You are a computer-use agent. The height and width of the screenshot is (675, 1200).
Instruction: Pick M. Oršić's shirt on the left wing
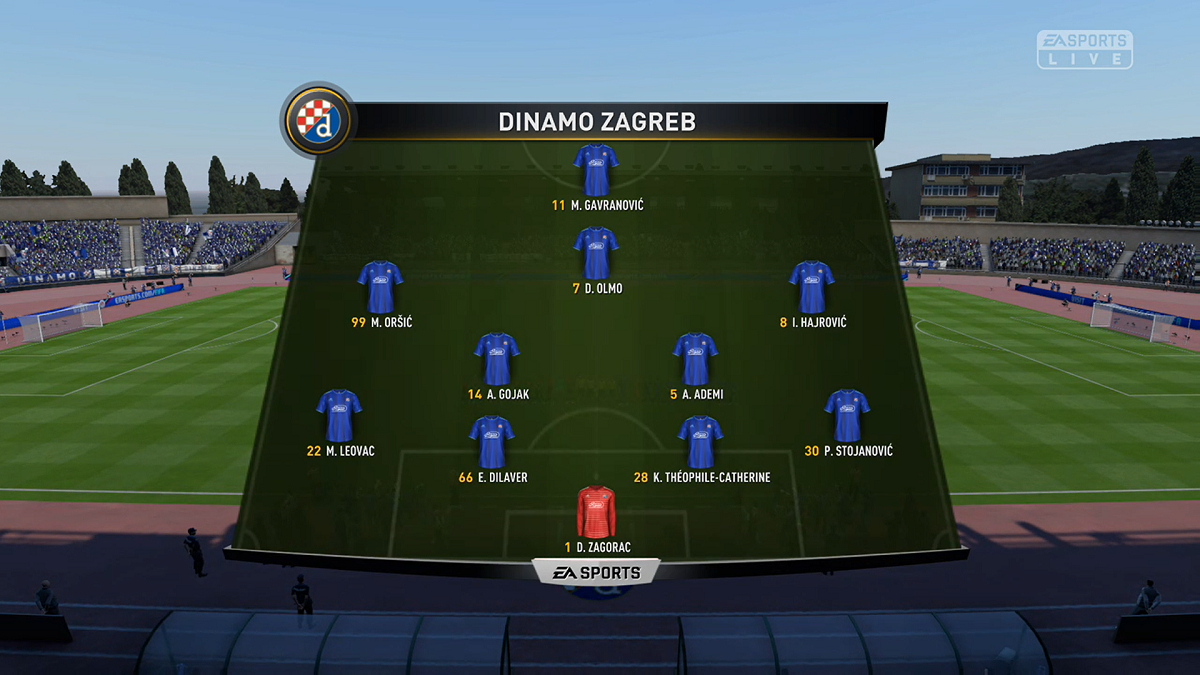[x=380, y=287]
